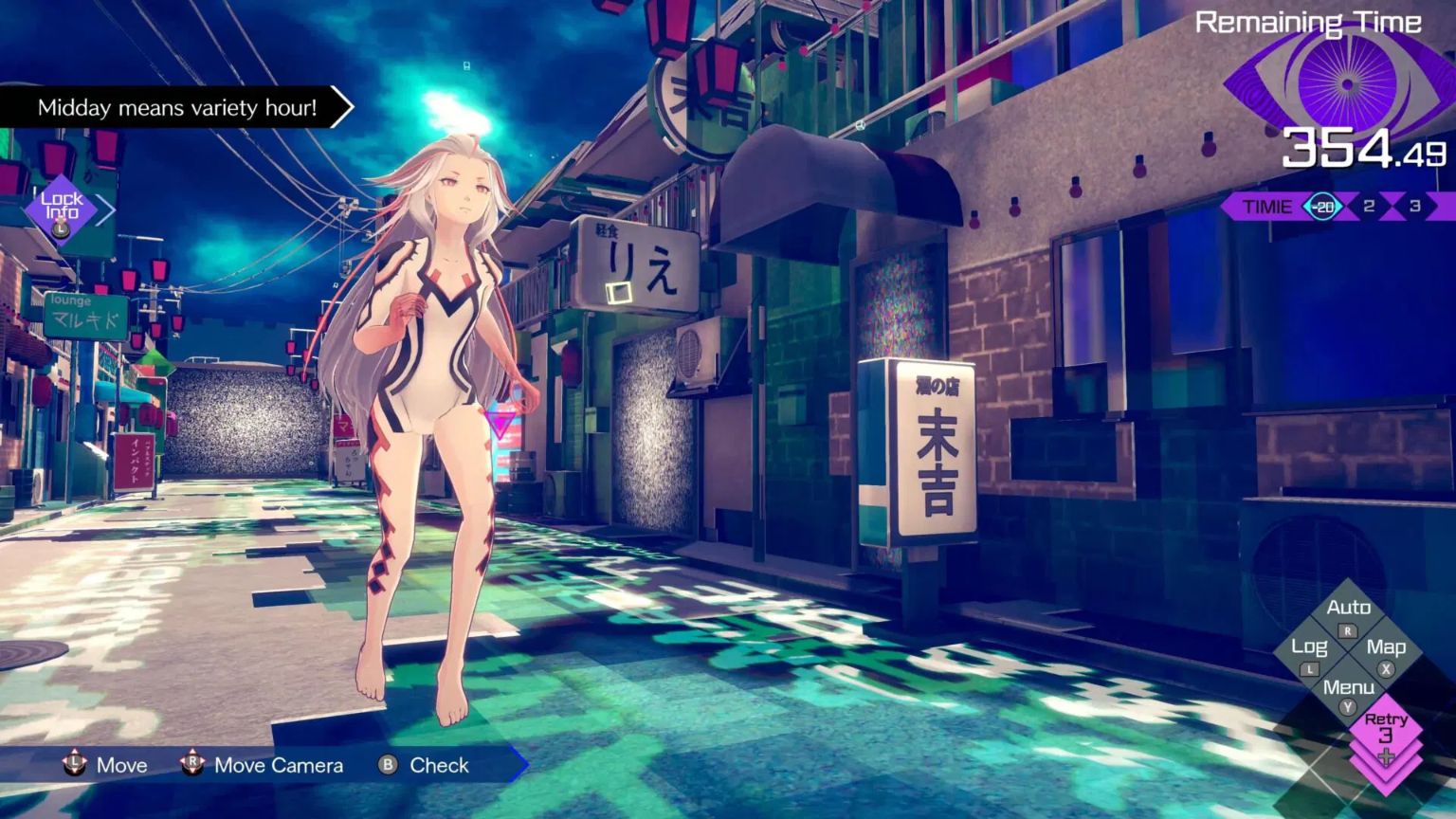Click the Midday means variety hour banner
The height and width of the screenshot is (819, 1456).
coord(176,108)
